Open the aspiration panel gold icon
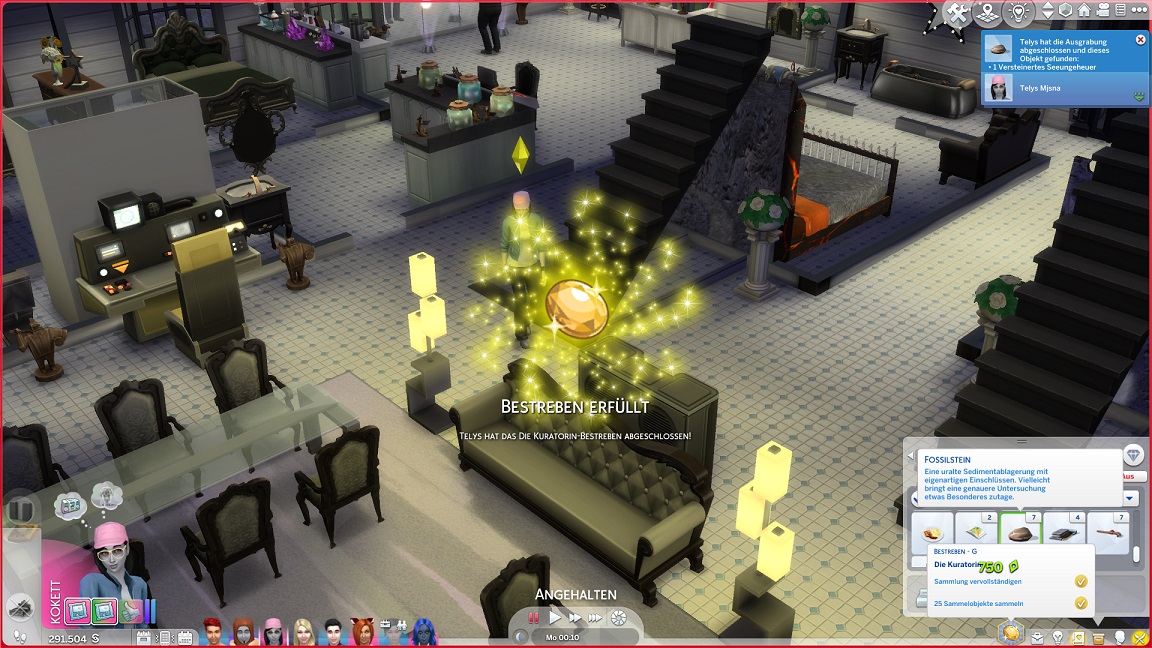This screenshot has height=648, width=1152. pyautogui.click(x=1012, y=634)
